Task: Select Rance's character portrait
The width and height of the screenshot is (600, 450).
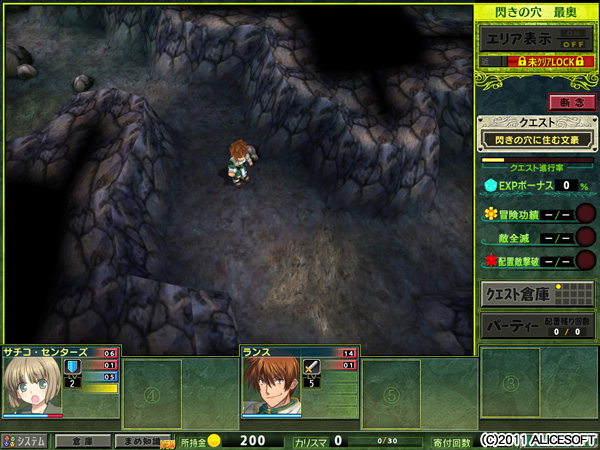Action: click(270, 387)
